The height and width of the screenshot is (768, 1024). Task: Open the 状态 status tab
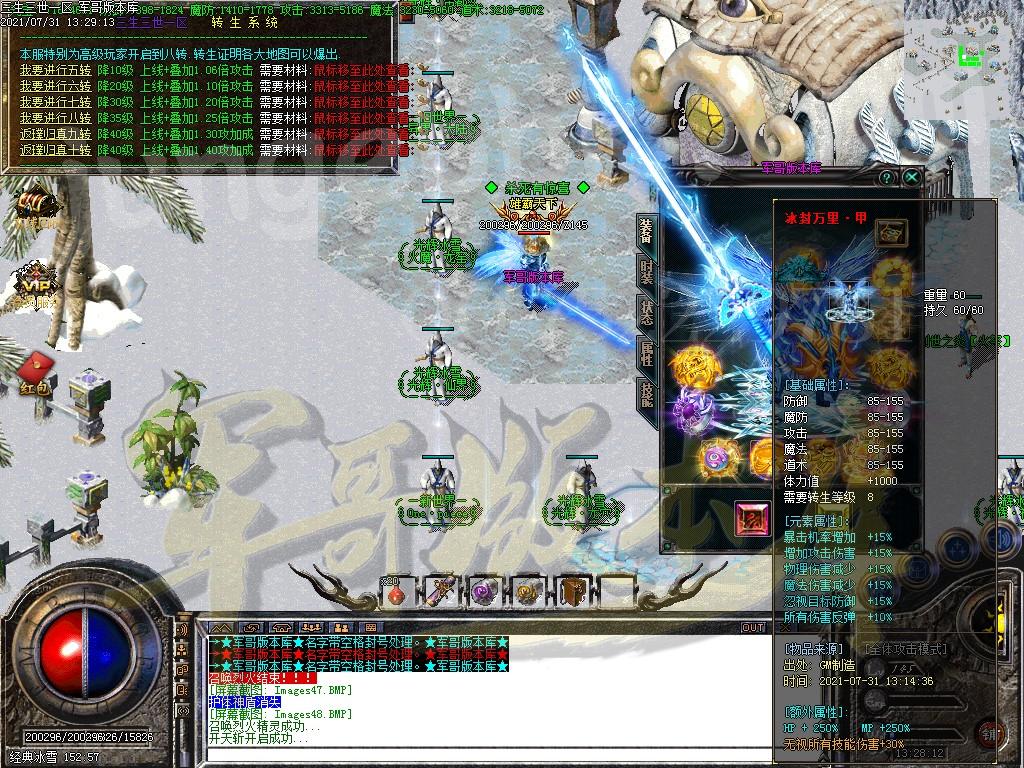coord(646,313)
